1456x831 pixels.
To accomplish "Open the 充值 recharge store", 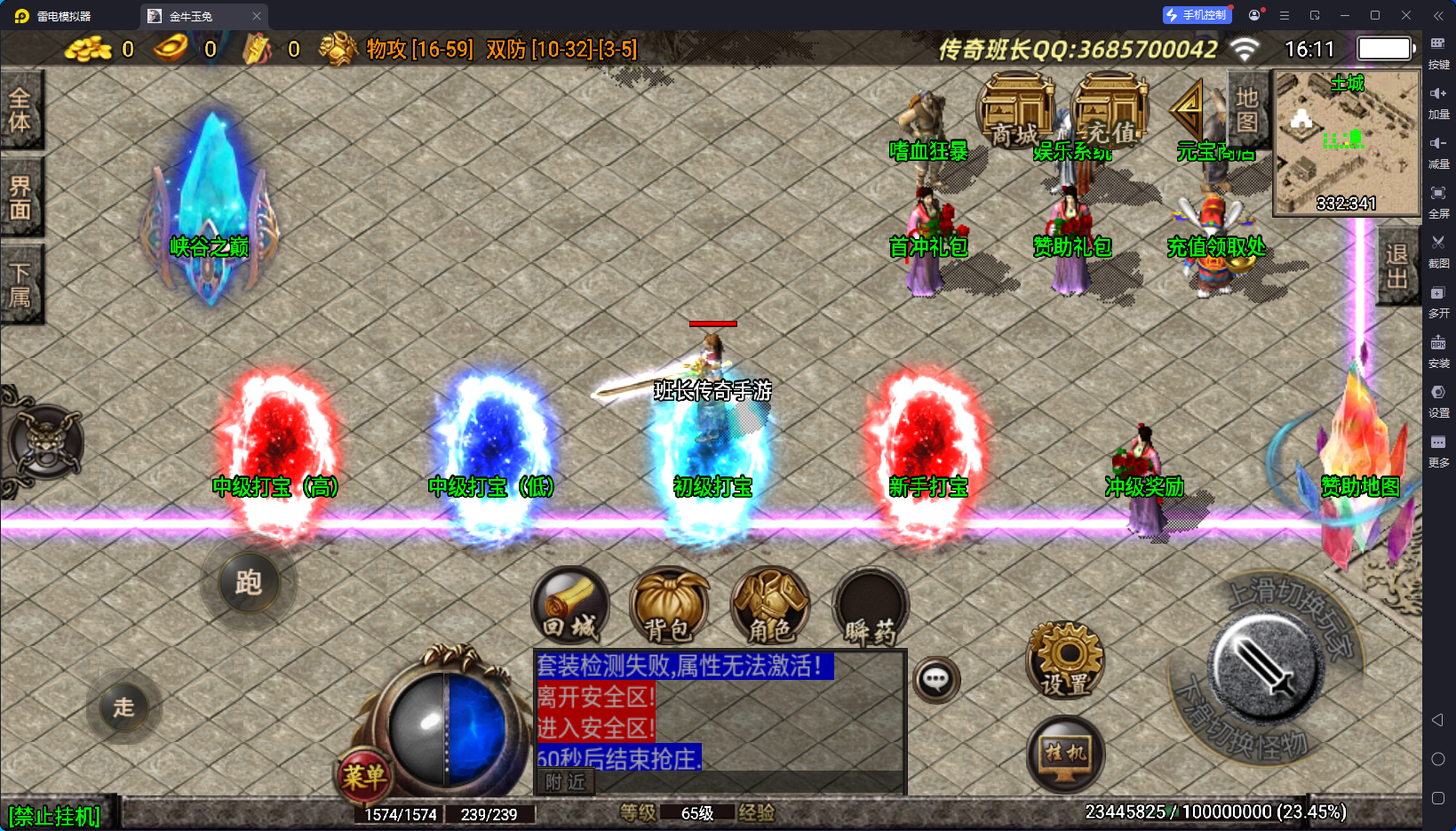I will point(1110,111).
